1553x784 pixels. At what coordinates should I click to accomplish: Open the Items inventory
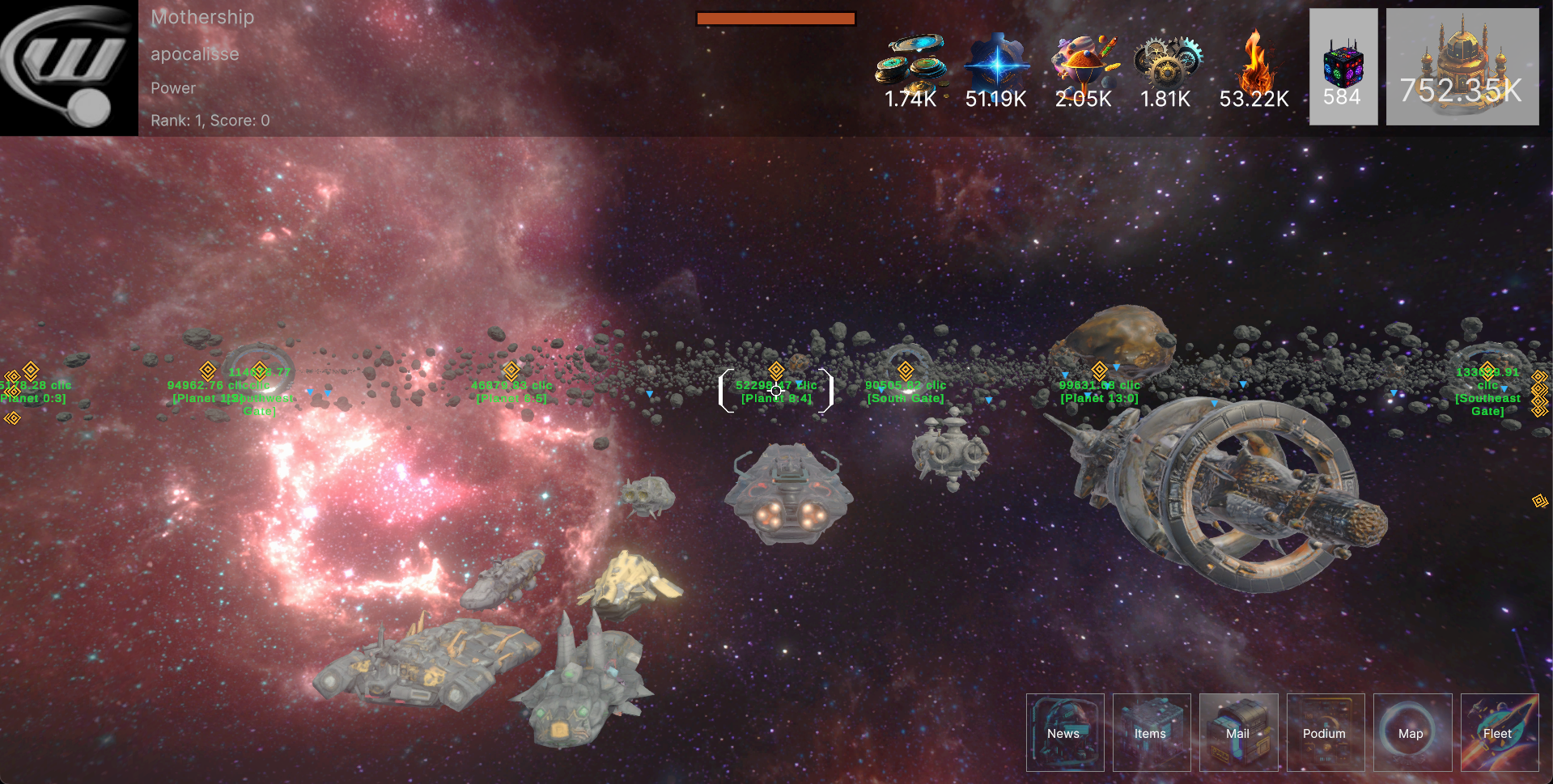pos(1152,732)
